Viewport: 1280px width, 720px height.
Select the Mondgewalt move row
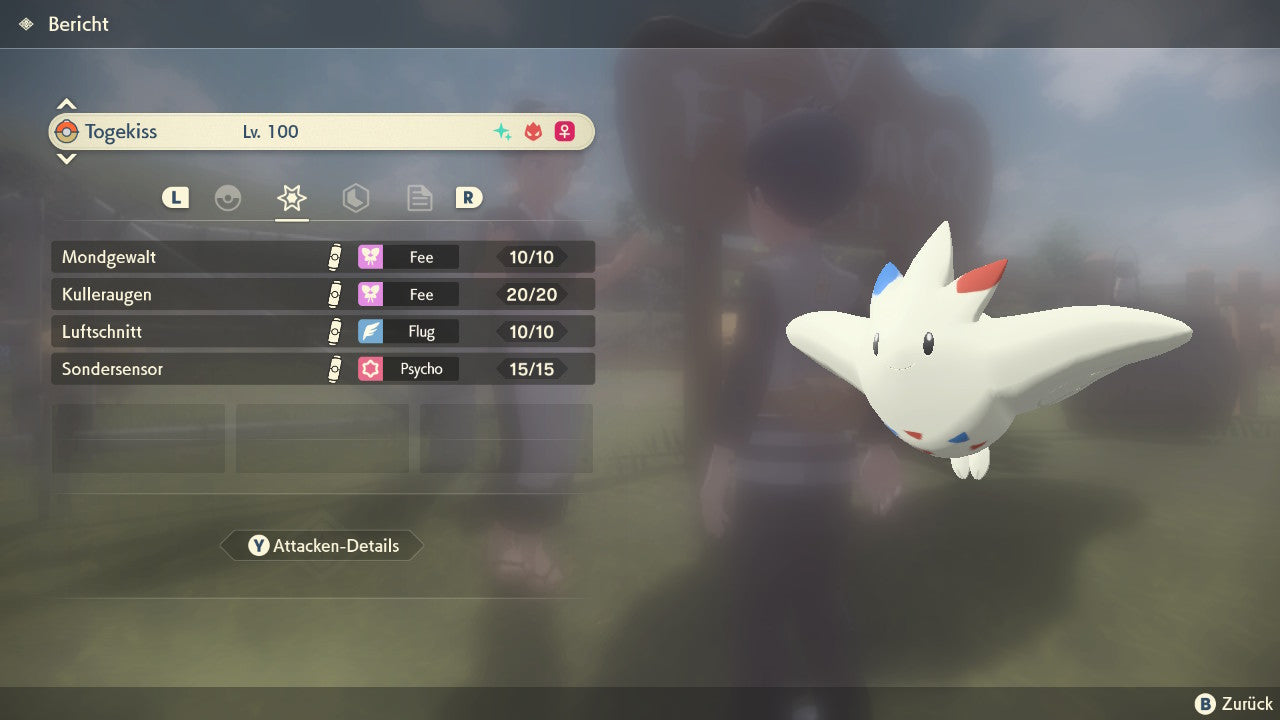point(322,257)
